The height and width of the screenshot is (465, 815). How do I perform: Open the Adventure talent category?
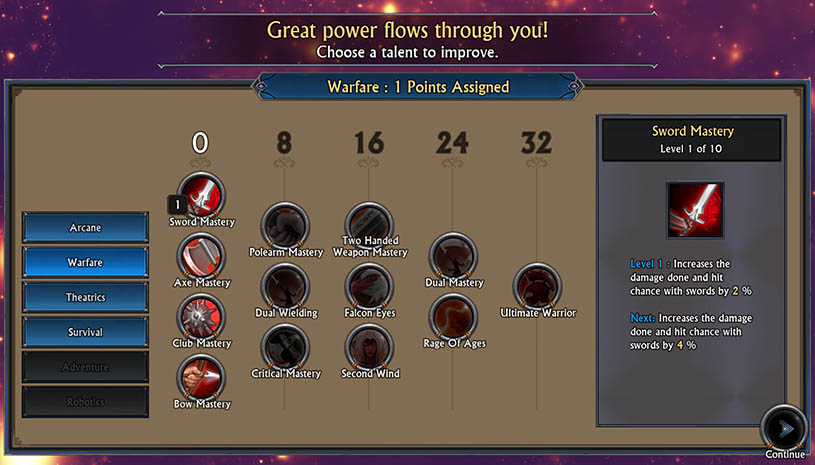pos(85,367)
